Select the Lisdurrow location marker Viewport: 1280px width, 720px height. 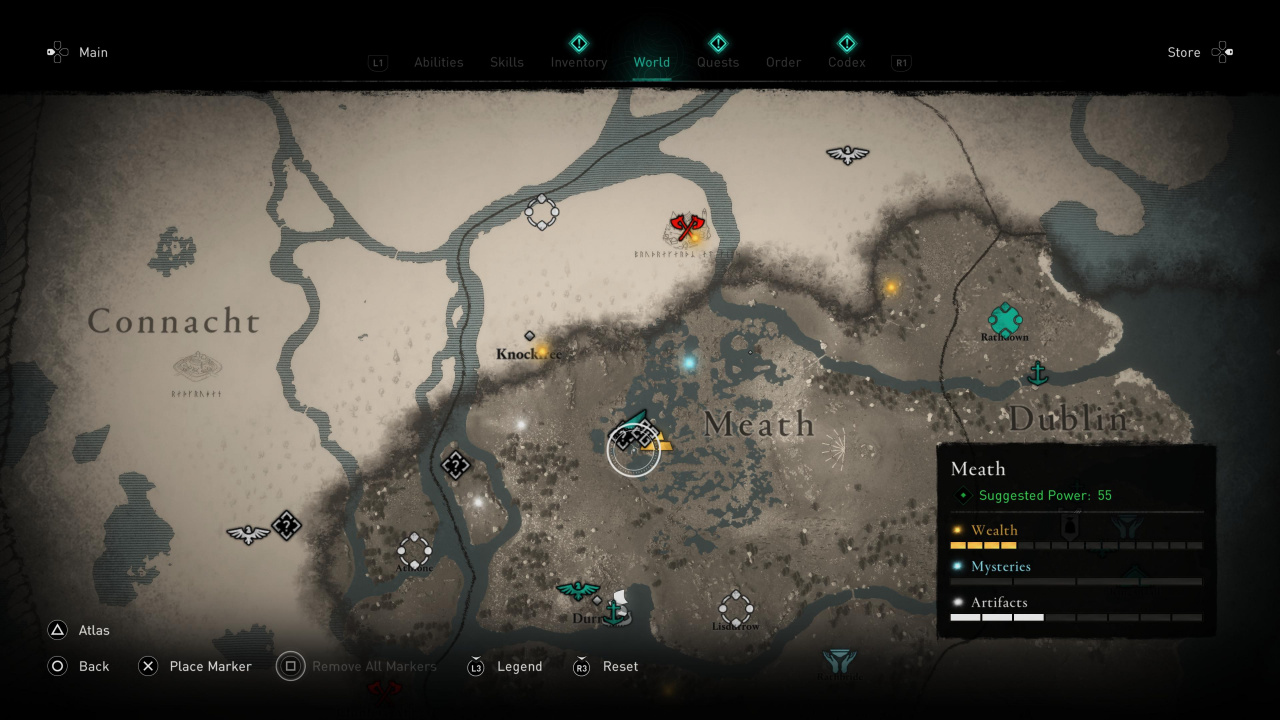(736, 608)
